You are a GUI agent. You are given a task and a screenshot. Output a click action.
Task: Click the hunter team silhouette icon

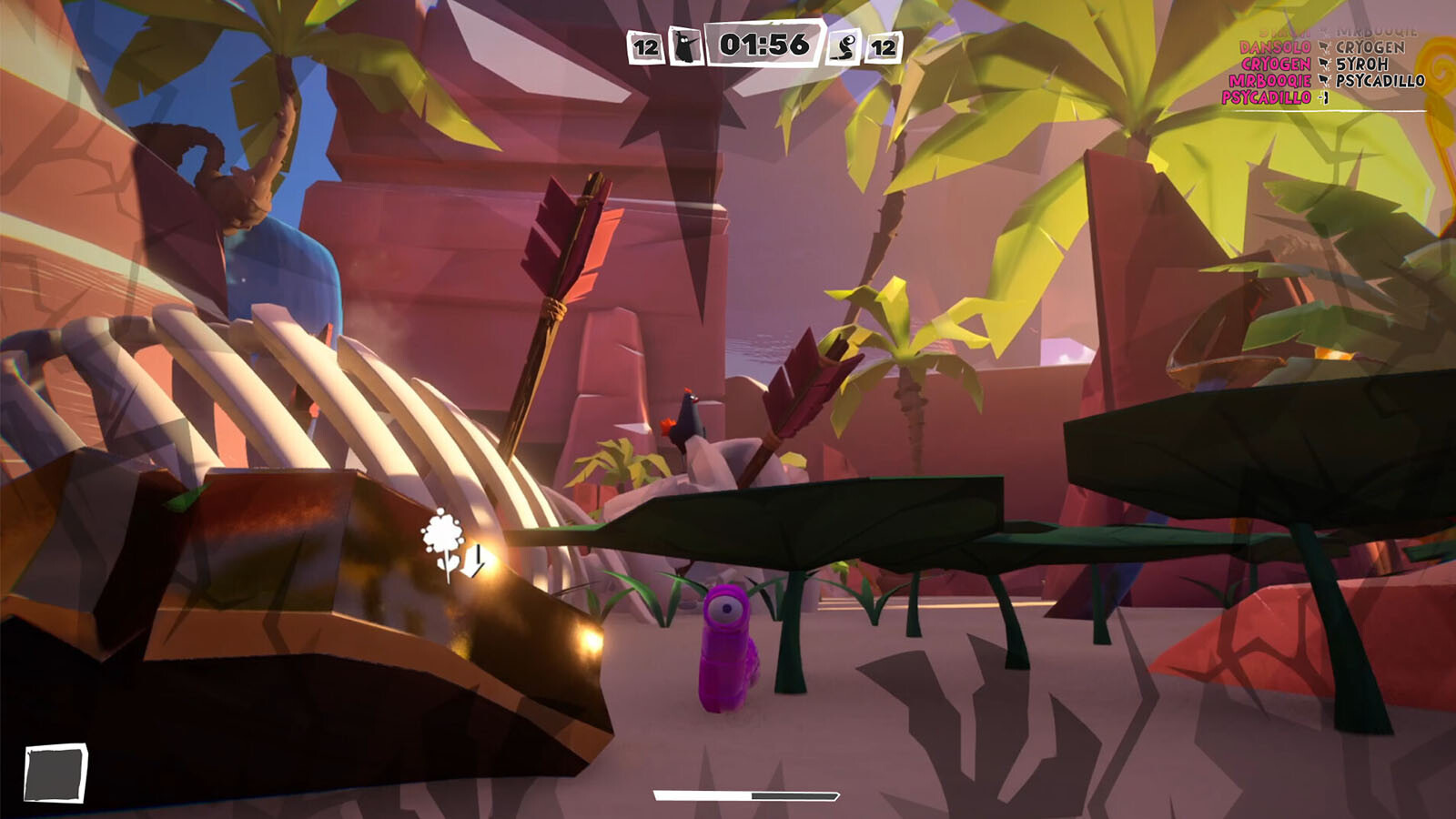pos(685,45)
